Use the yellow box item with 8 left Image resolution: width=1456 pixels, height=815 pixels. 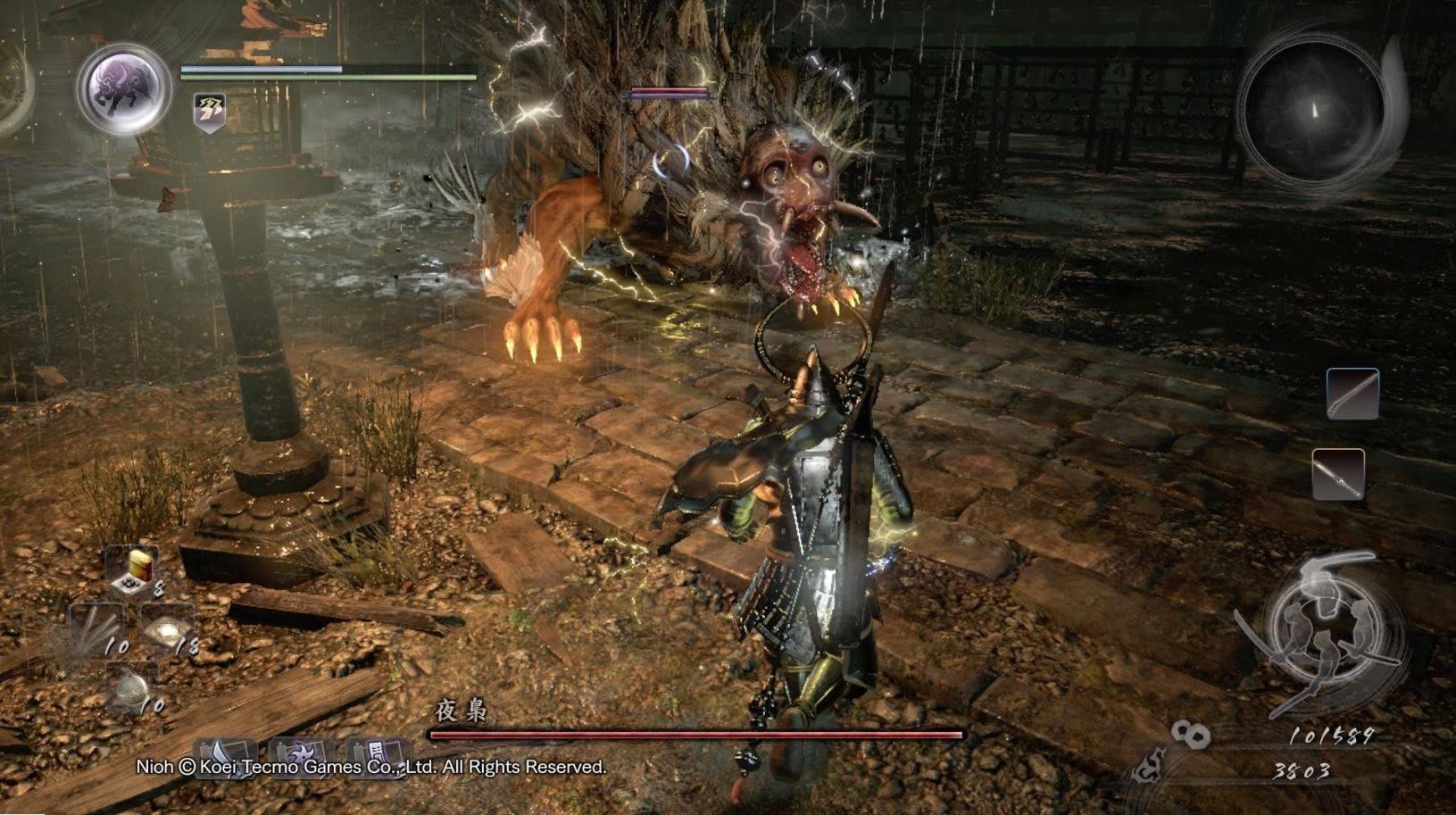(x=133, y=570)
